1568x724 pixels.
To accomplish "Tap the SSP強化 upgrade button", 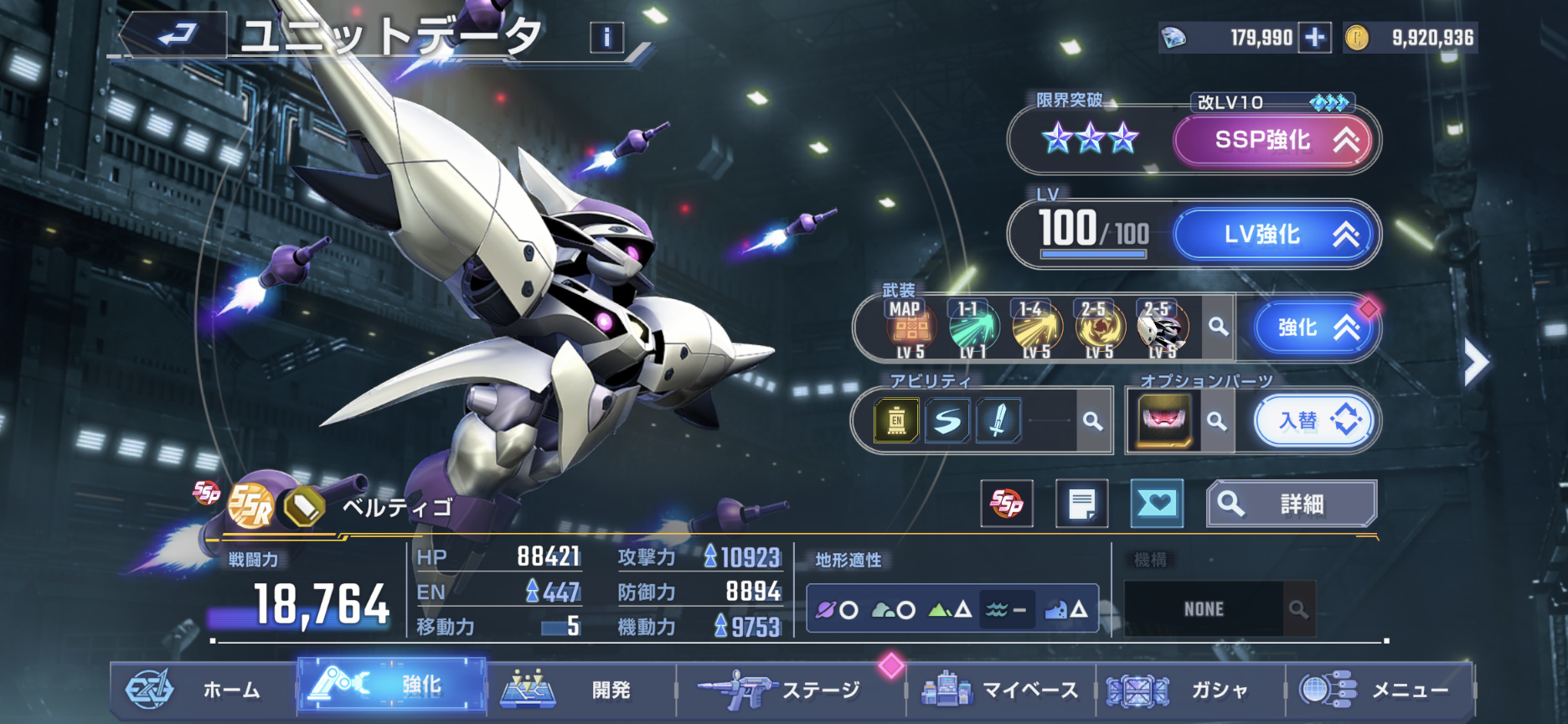I will point(1272,140).
